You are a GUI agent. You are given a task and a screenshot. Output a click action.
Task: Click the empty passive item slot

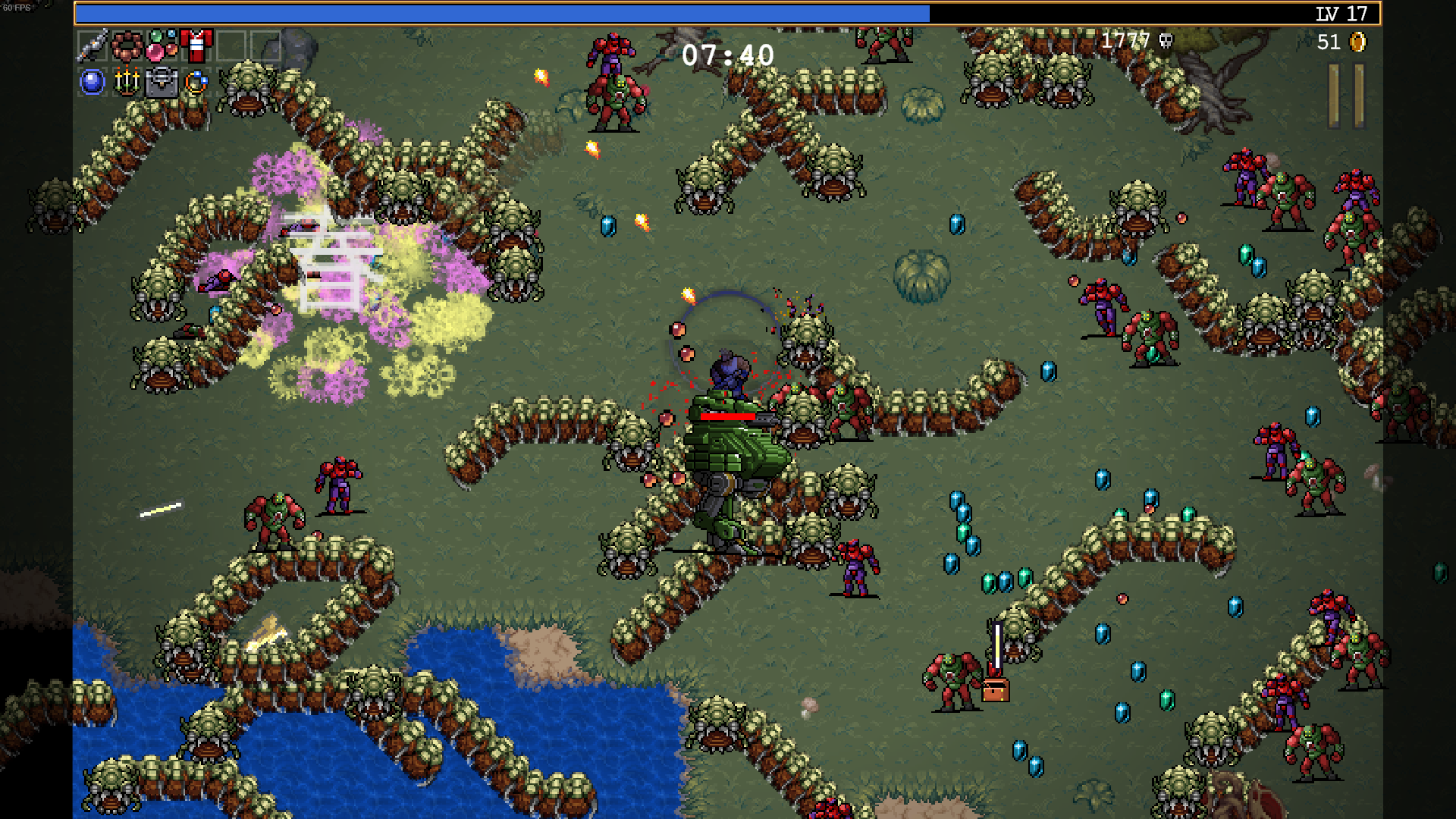[231, 82]
